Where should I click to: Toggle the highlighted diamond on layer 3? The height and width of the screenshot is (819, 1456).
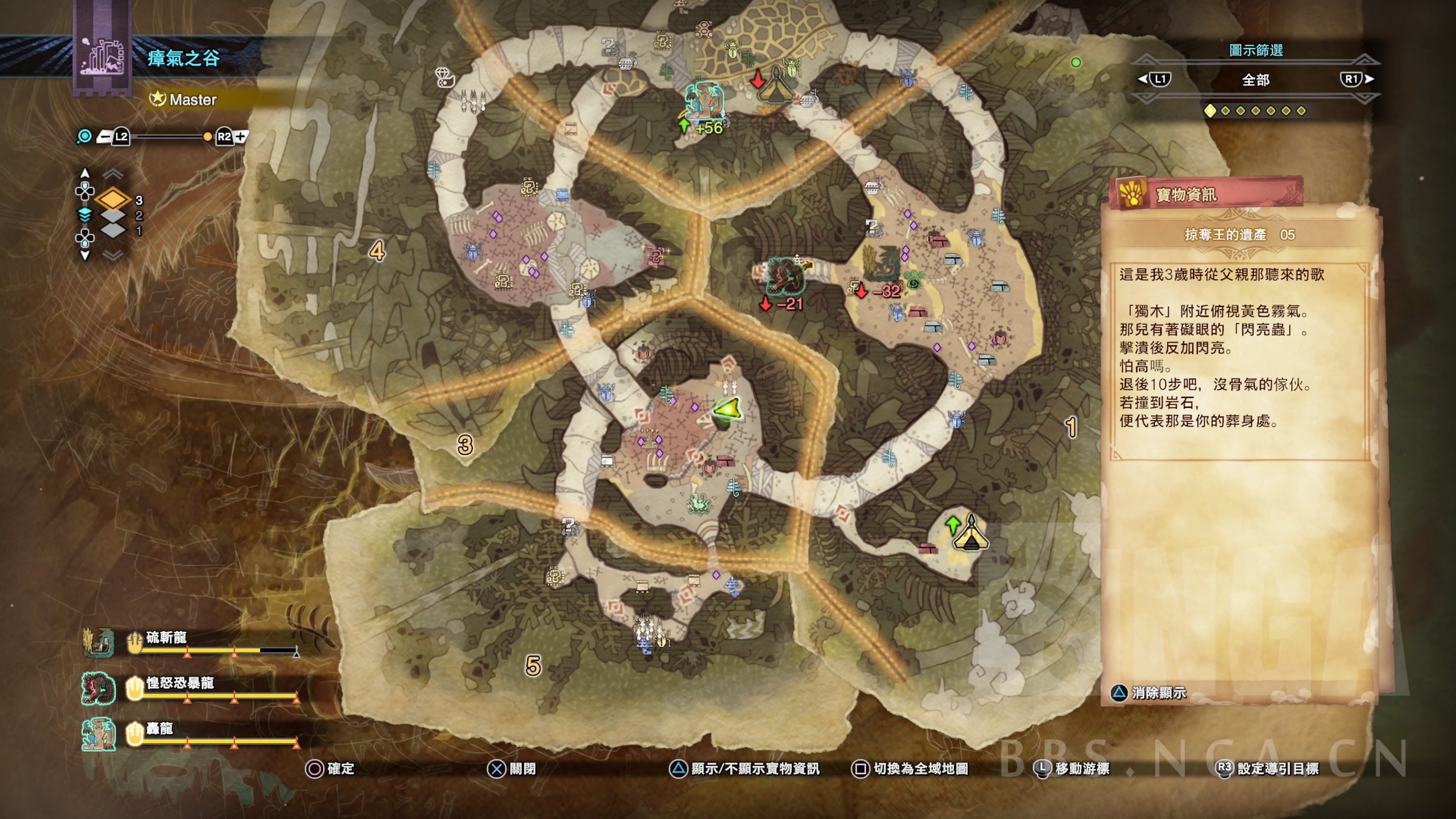coord(113,199)
